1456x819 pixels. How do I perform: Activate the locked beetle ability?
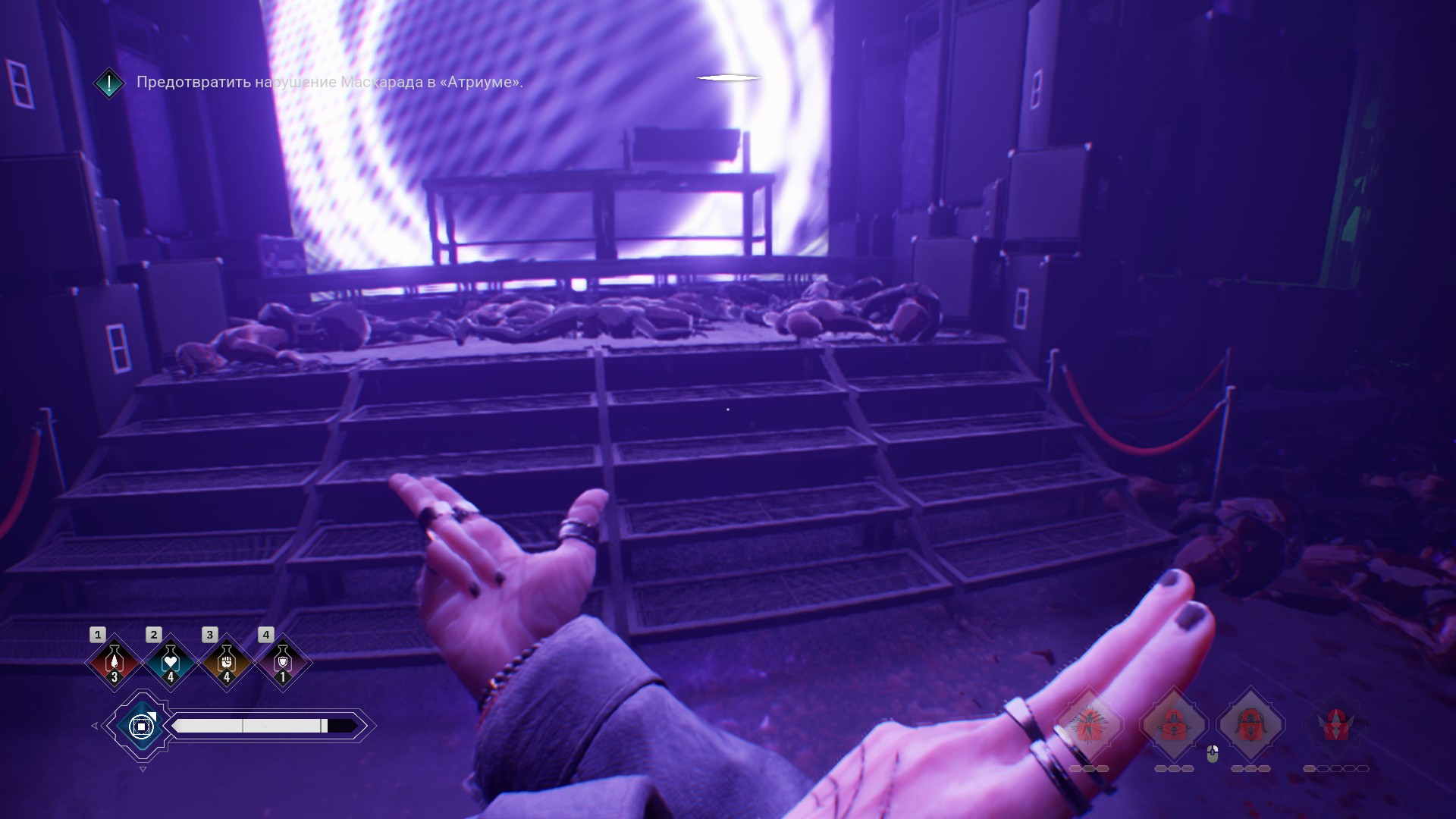pos(1250,725)
